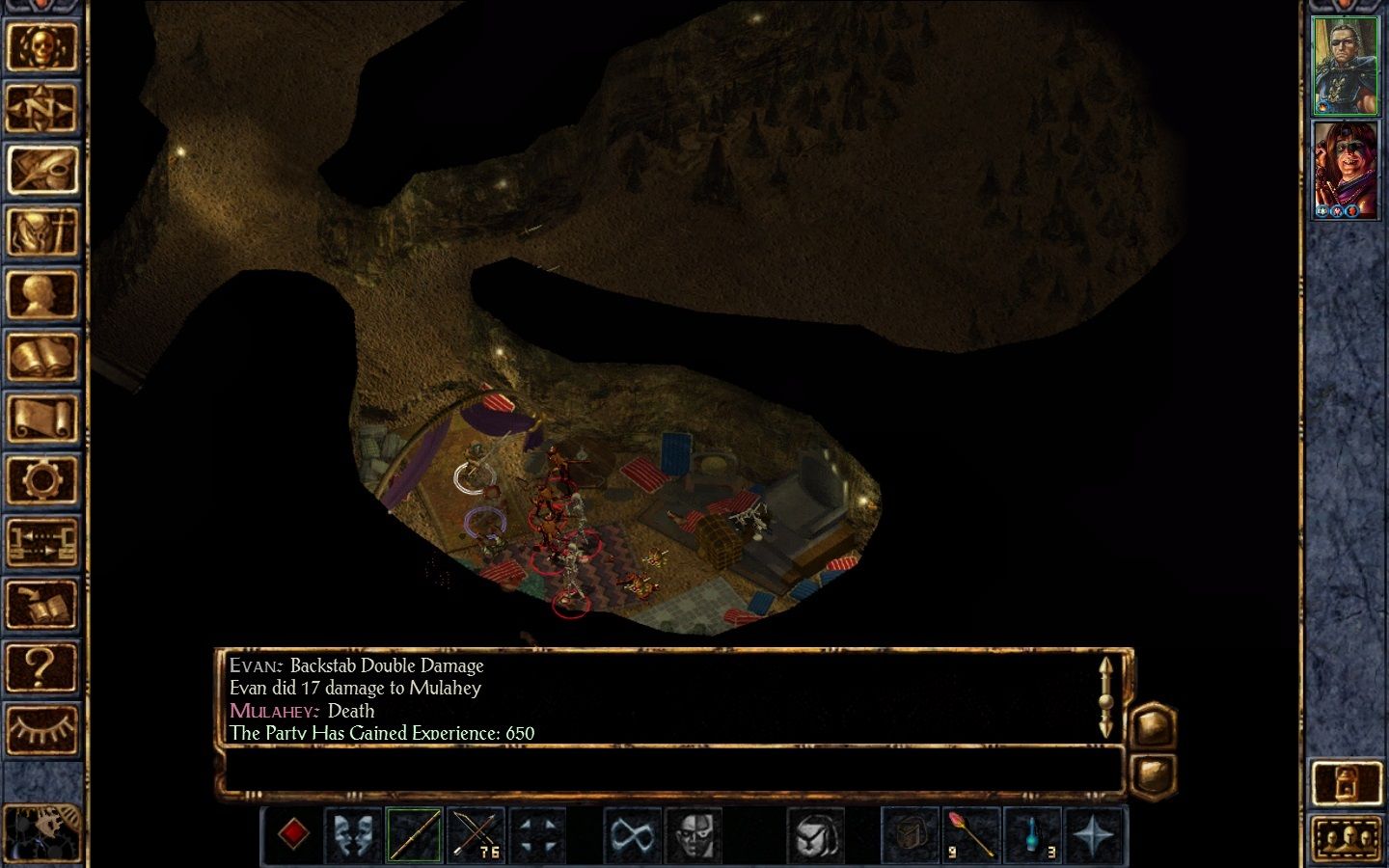Click the help question mark button
This screenshot has width=1389, height=868.
tap(41, 665)
